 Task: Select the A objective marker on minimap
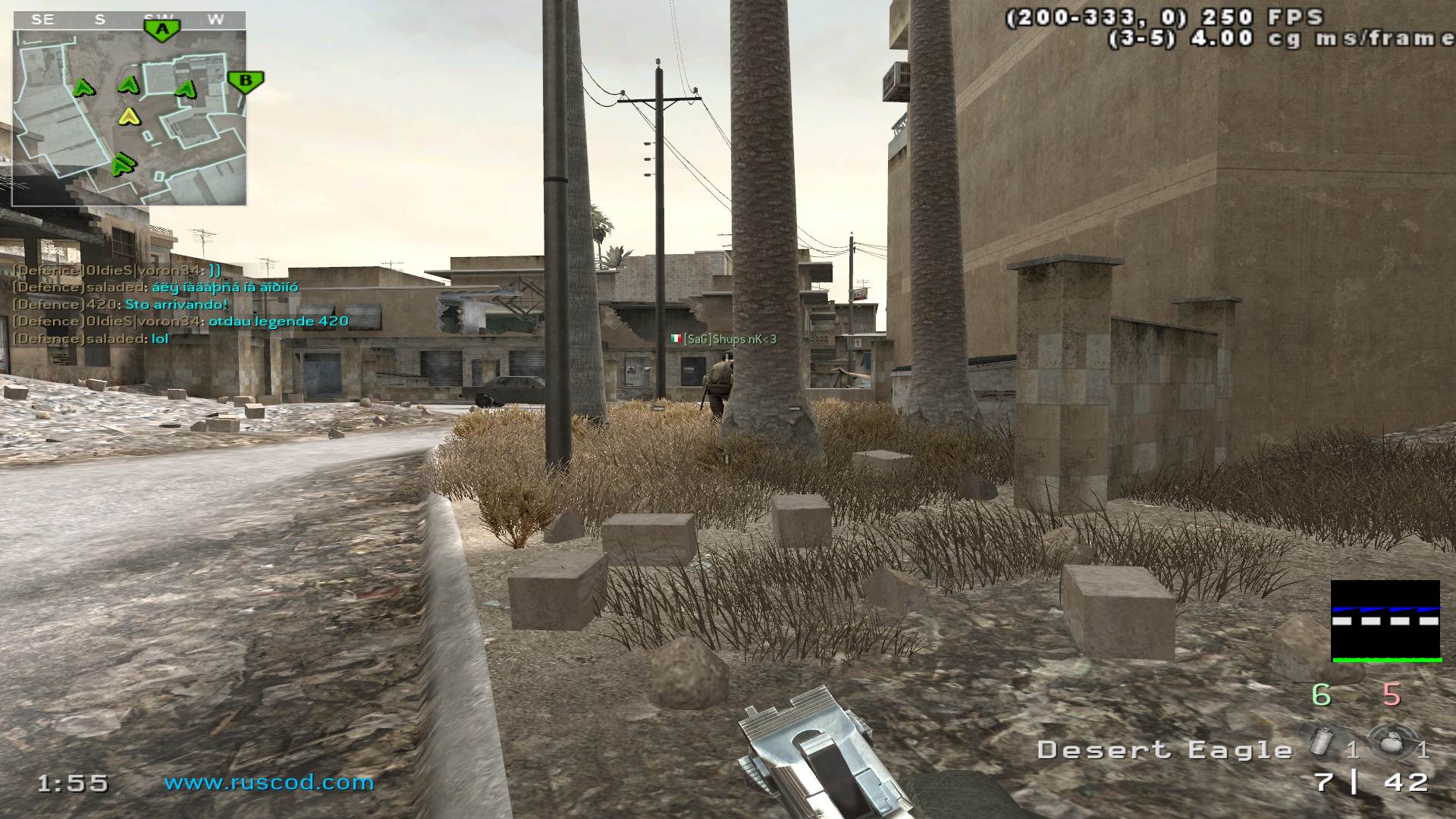161,30
